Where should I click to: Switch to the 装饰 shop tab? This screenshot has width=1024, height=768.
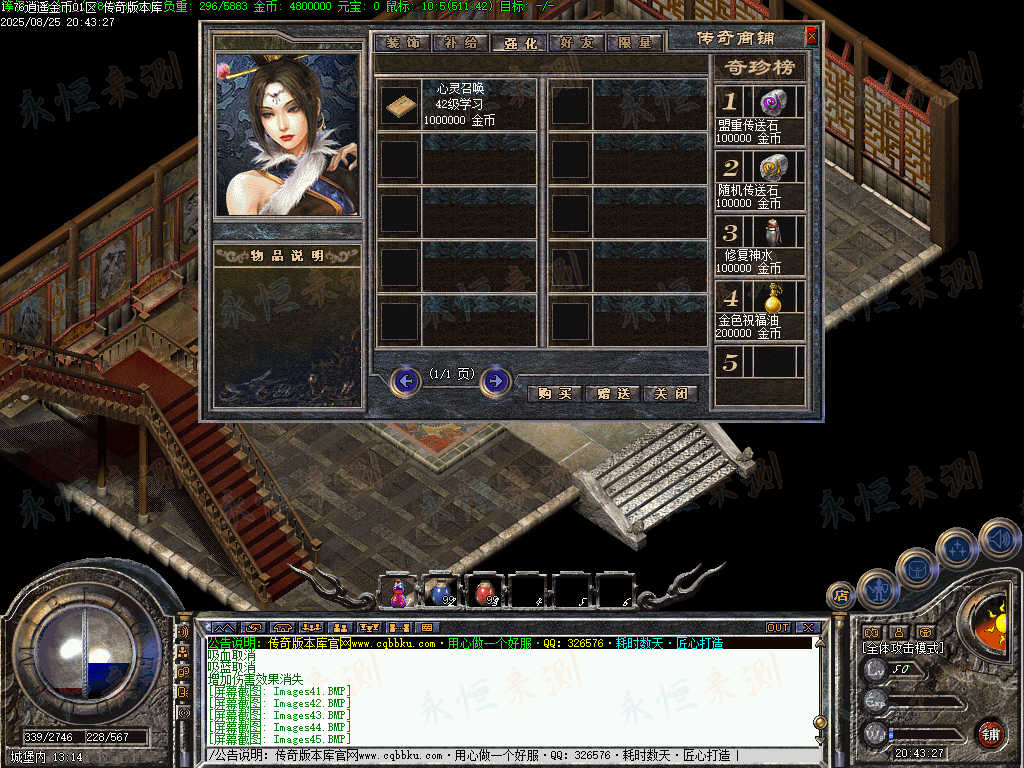[403, 43]
